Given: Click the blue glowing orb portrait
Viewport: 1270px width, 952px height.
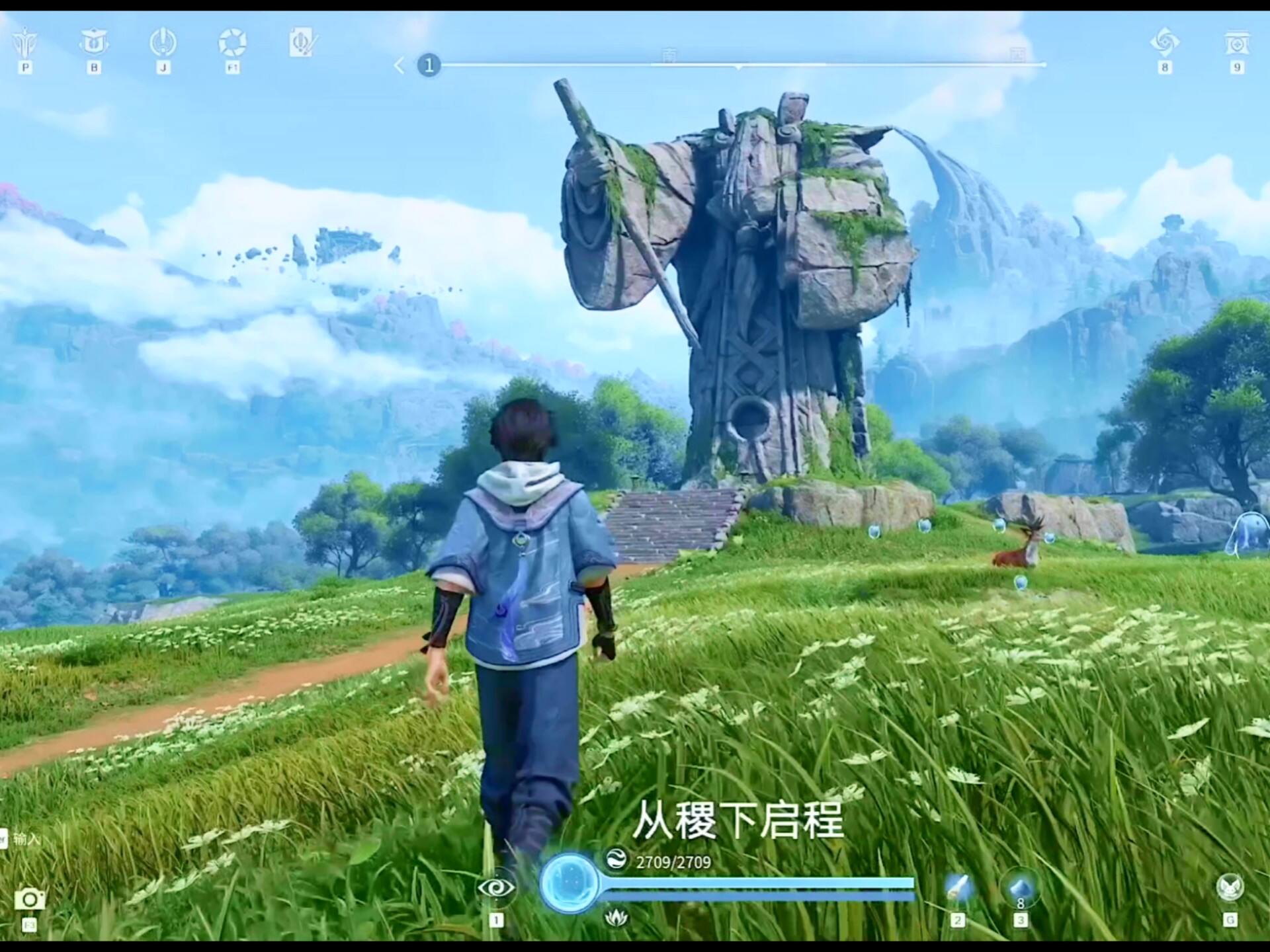Looking at the screenshot, I should point(568,883).
